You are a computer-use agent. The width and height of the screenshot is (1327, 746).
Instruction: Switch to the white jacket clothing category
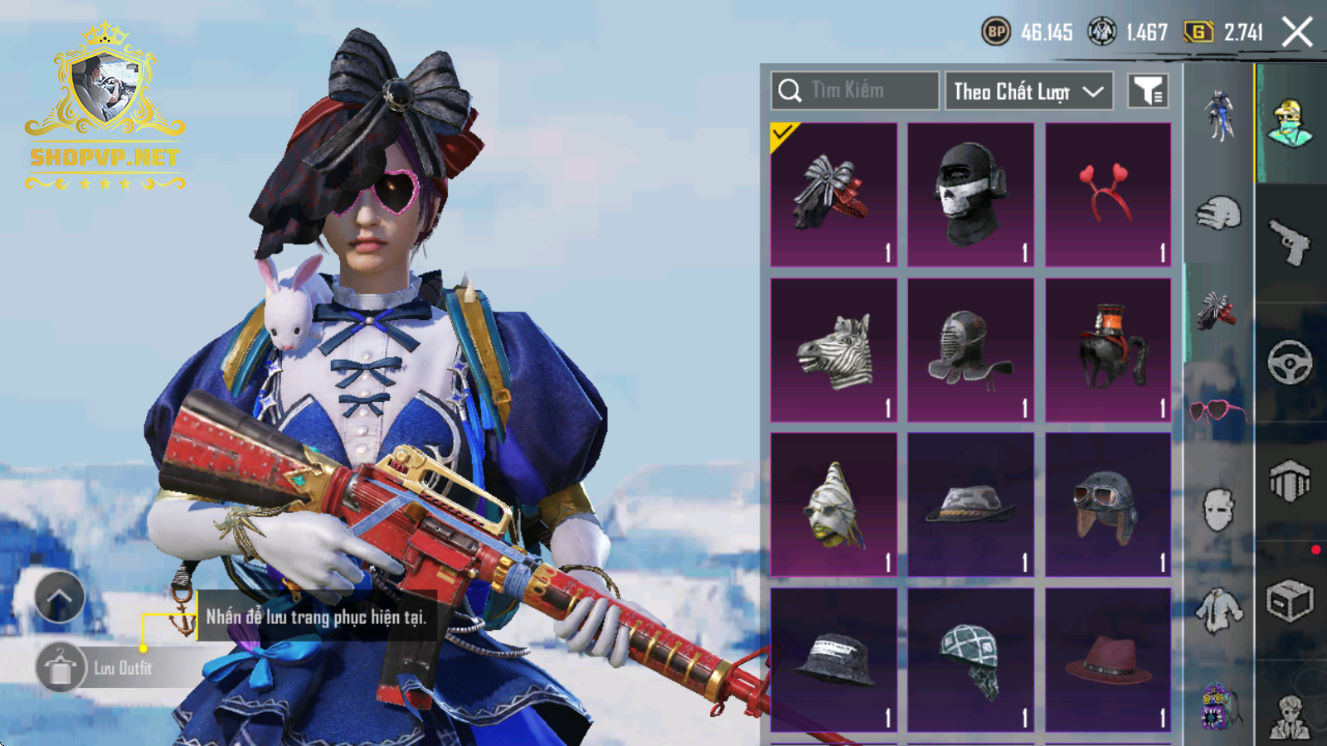tap(1218, 608)
